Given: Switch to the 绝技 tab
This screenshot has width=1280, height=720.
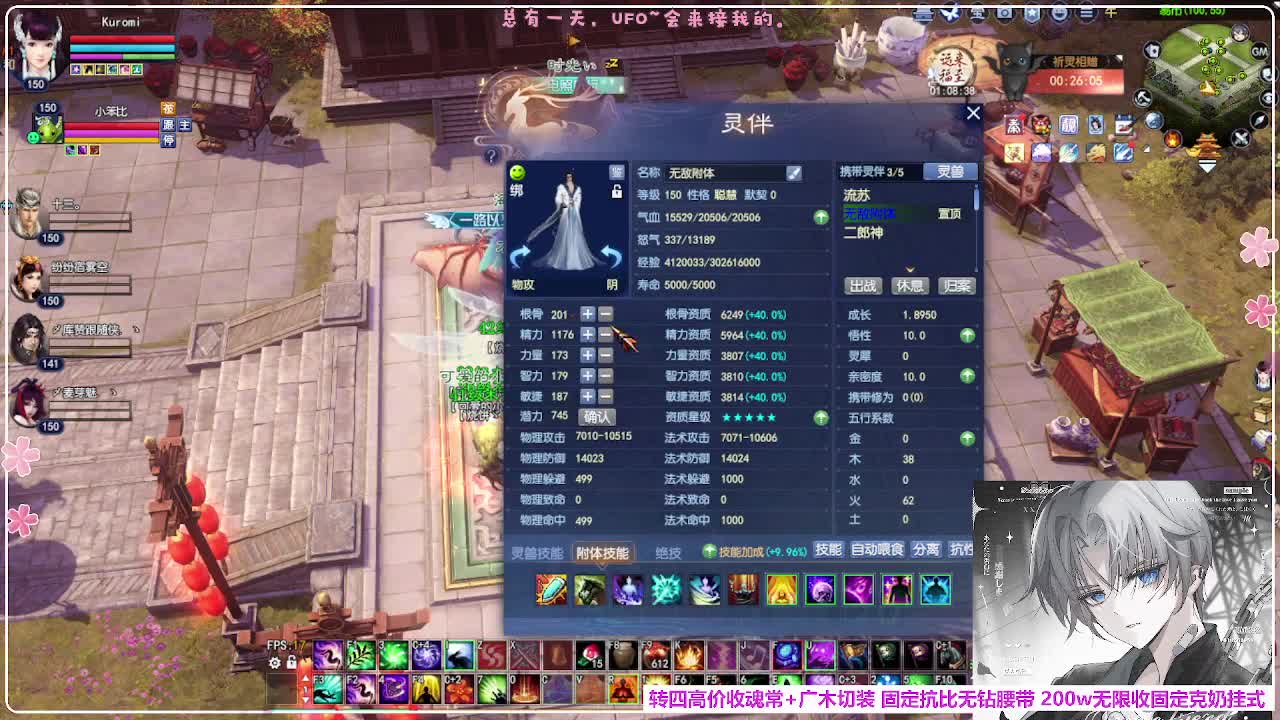Looking at the screenshot, I should 665,551.
